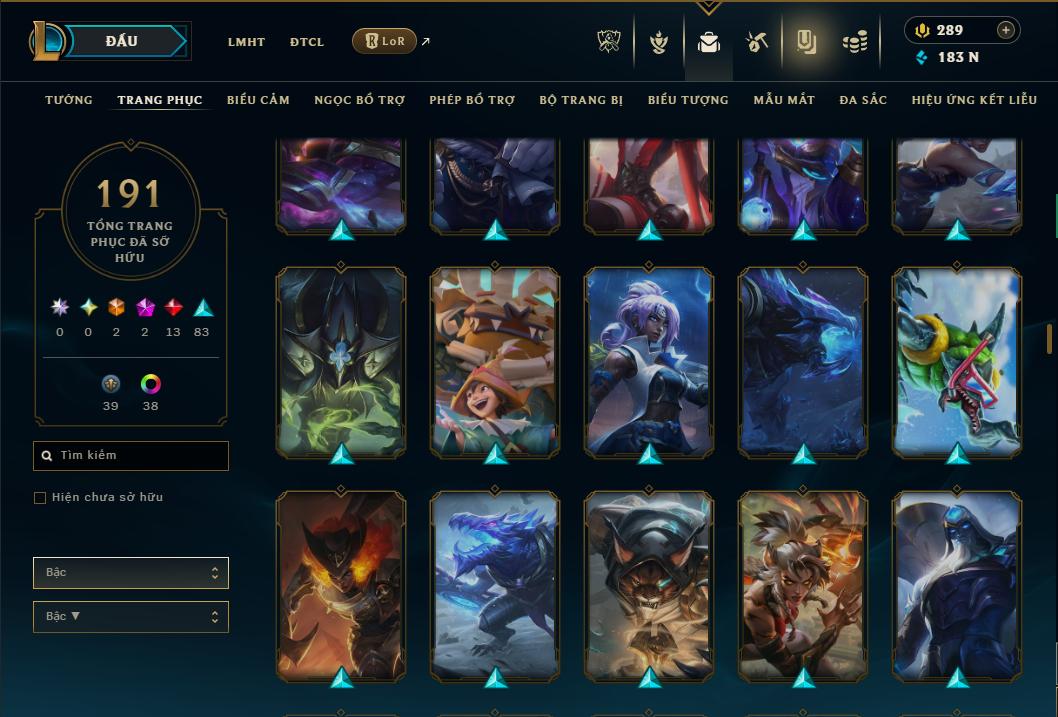
Task: Open the hammer crafting loot icon
Action: pos(756,42)
